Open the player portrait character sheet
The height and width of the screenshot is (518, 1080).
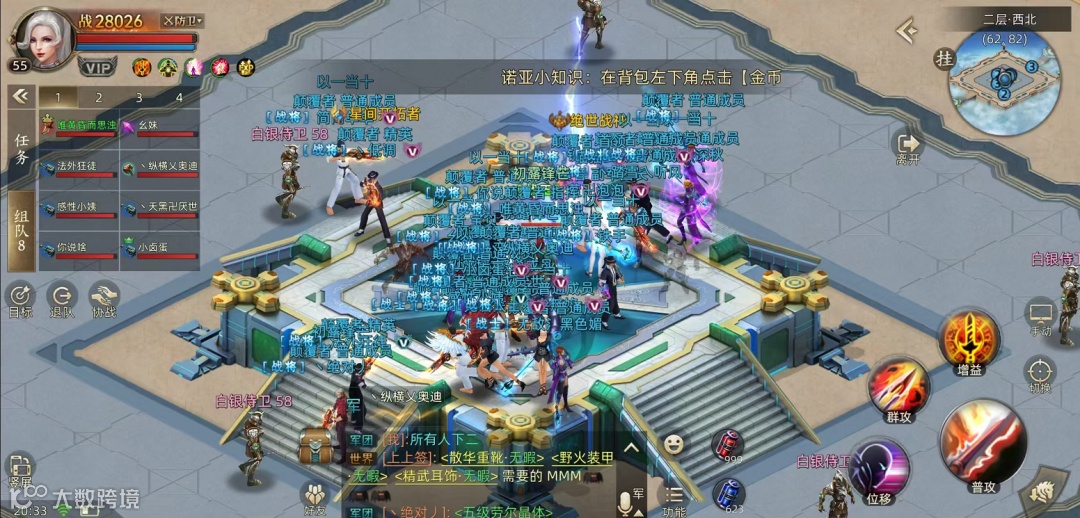pyautogui.click(x=40, y=38)
